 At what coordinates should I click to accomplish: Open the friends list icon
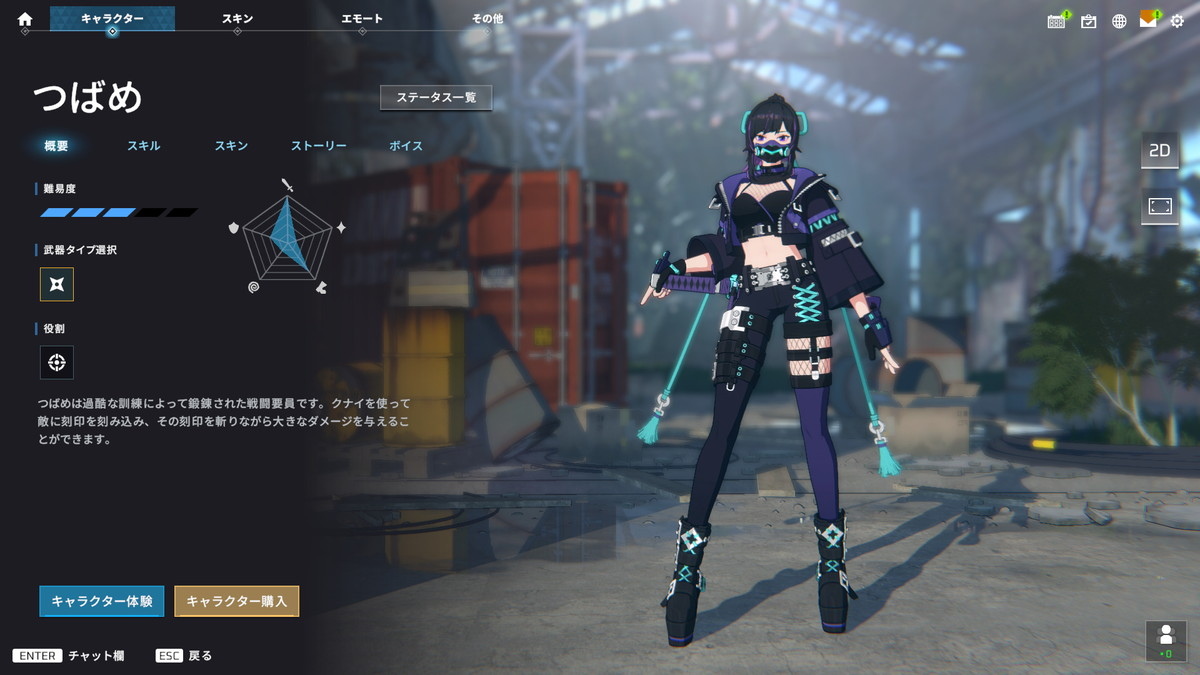[1165, 640]
